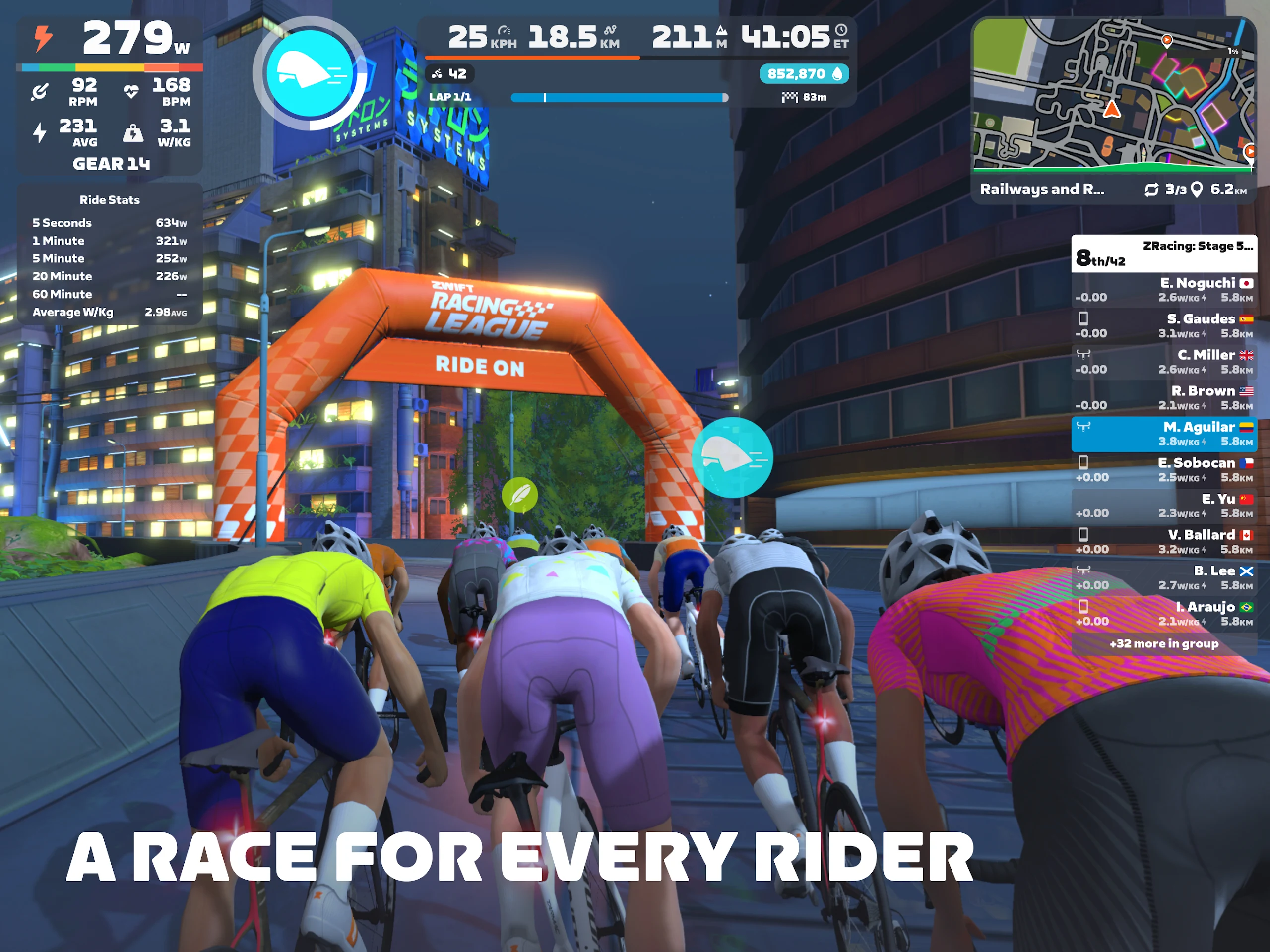
Task: Activate the aero helmet power-up
Action: [310, 73]
